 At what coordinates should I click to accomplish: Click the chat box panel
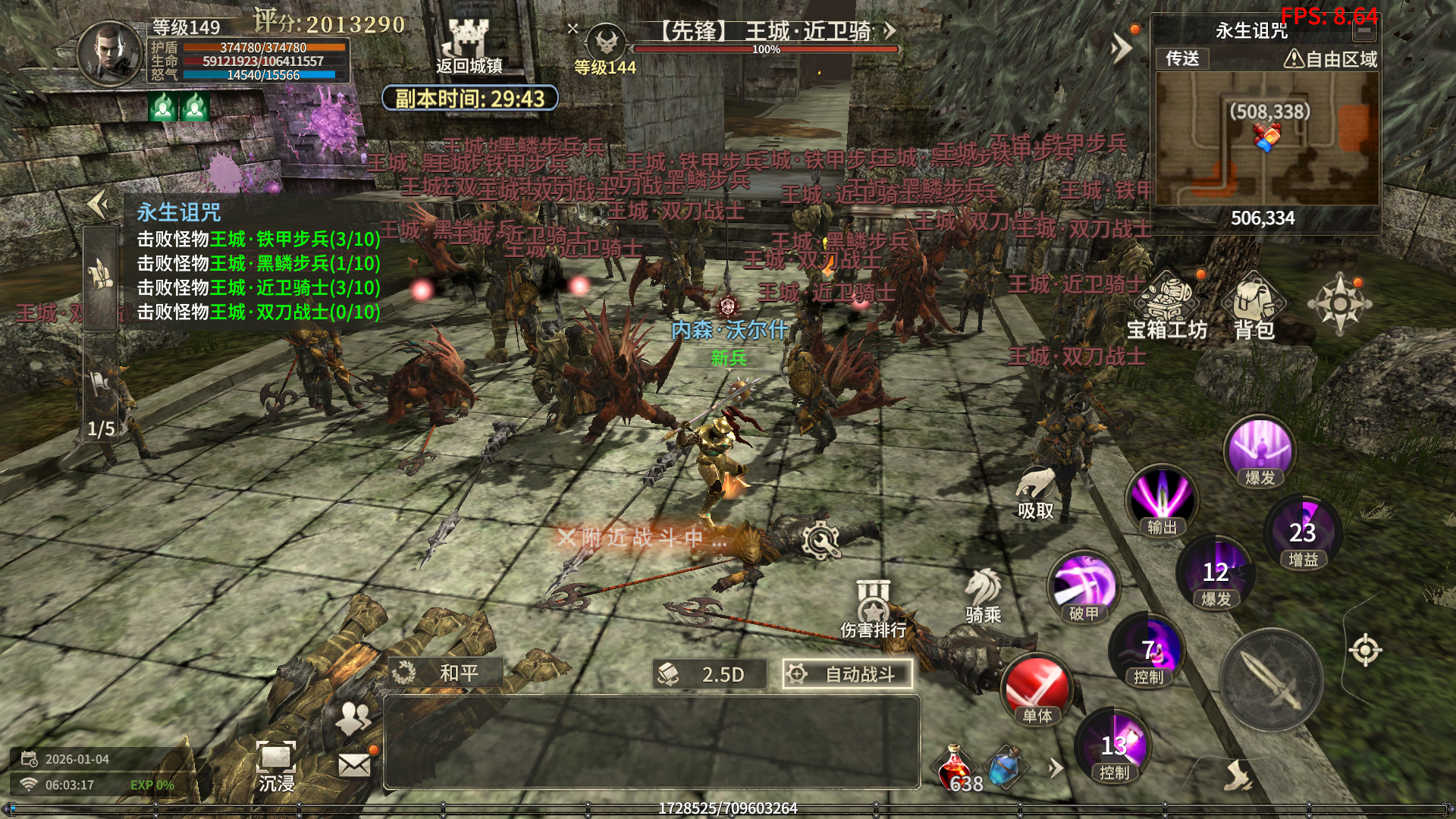pyautogui.click(x=651, y=742)
